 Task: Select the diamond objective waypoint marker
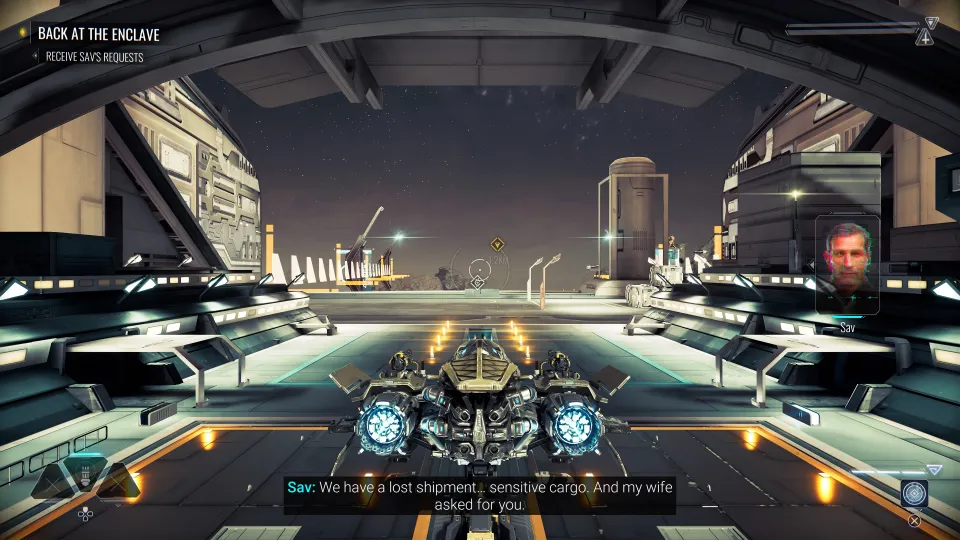pyautogui.click(x=496, y=243)
